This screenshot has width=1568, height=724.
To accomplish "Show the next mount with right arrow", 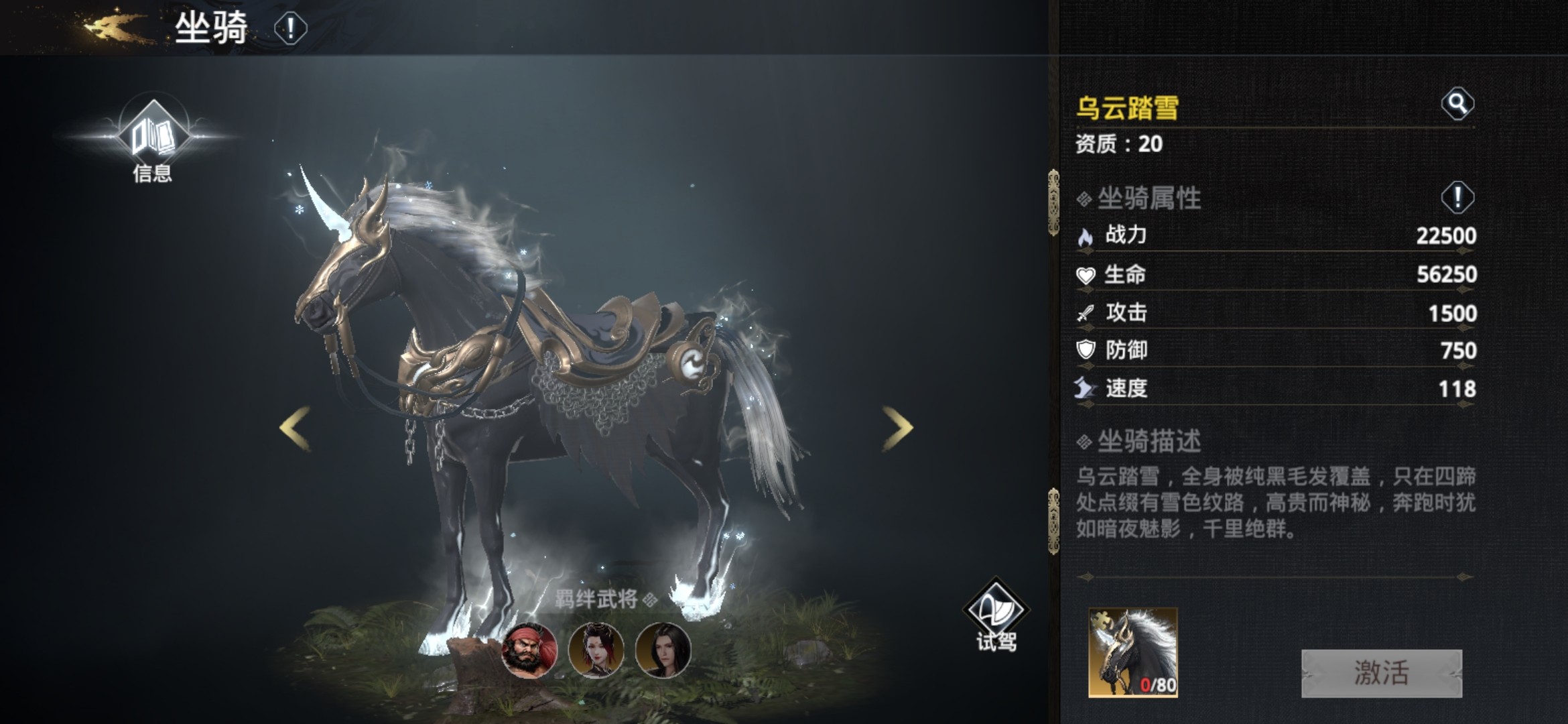I will (x=897, y=428).
